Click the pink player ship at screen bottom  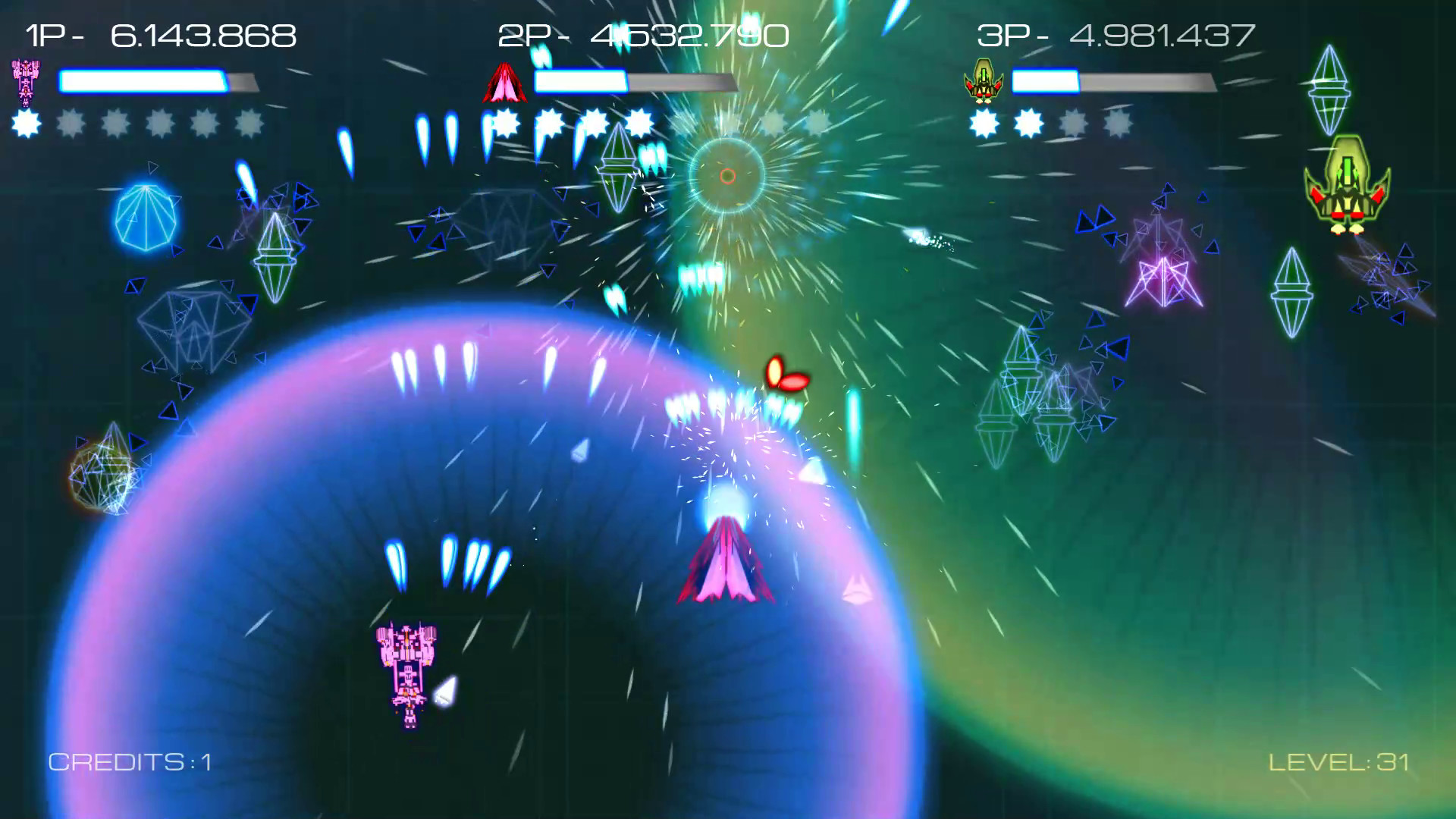(x=408, y=667)
